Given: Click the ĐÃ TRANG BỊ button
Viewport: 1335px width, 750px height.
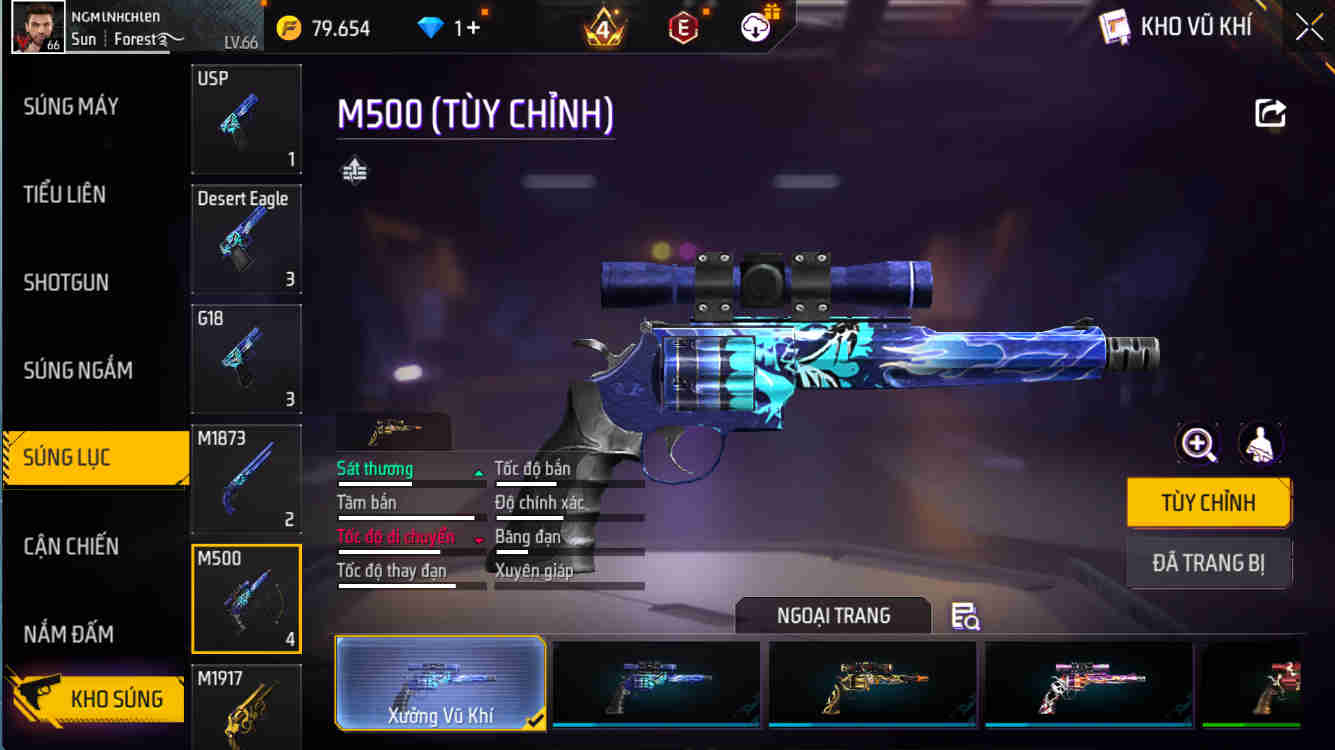Looking at the screenshot, I should [x=1209, y=562].
